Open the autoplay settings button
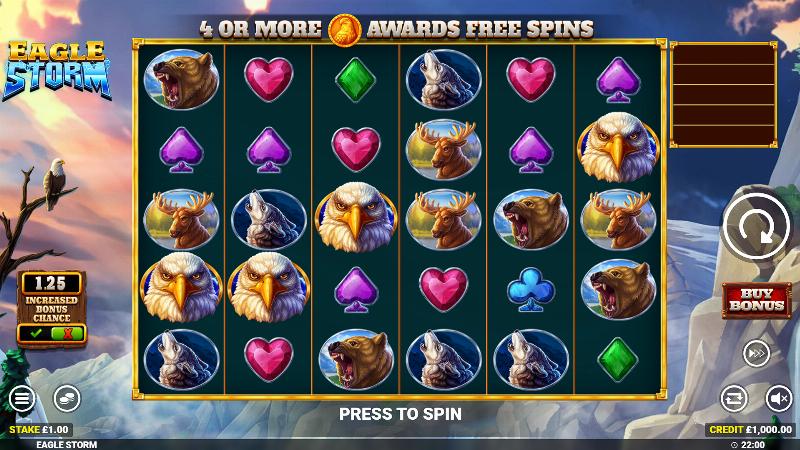Viewport: 800px width, 450px height. click(x=734, y=399)
